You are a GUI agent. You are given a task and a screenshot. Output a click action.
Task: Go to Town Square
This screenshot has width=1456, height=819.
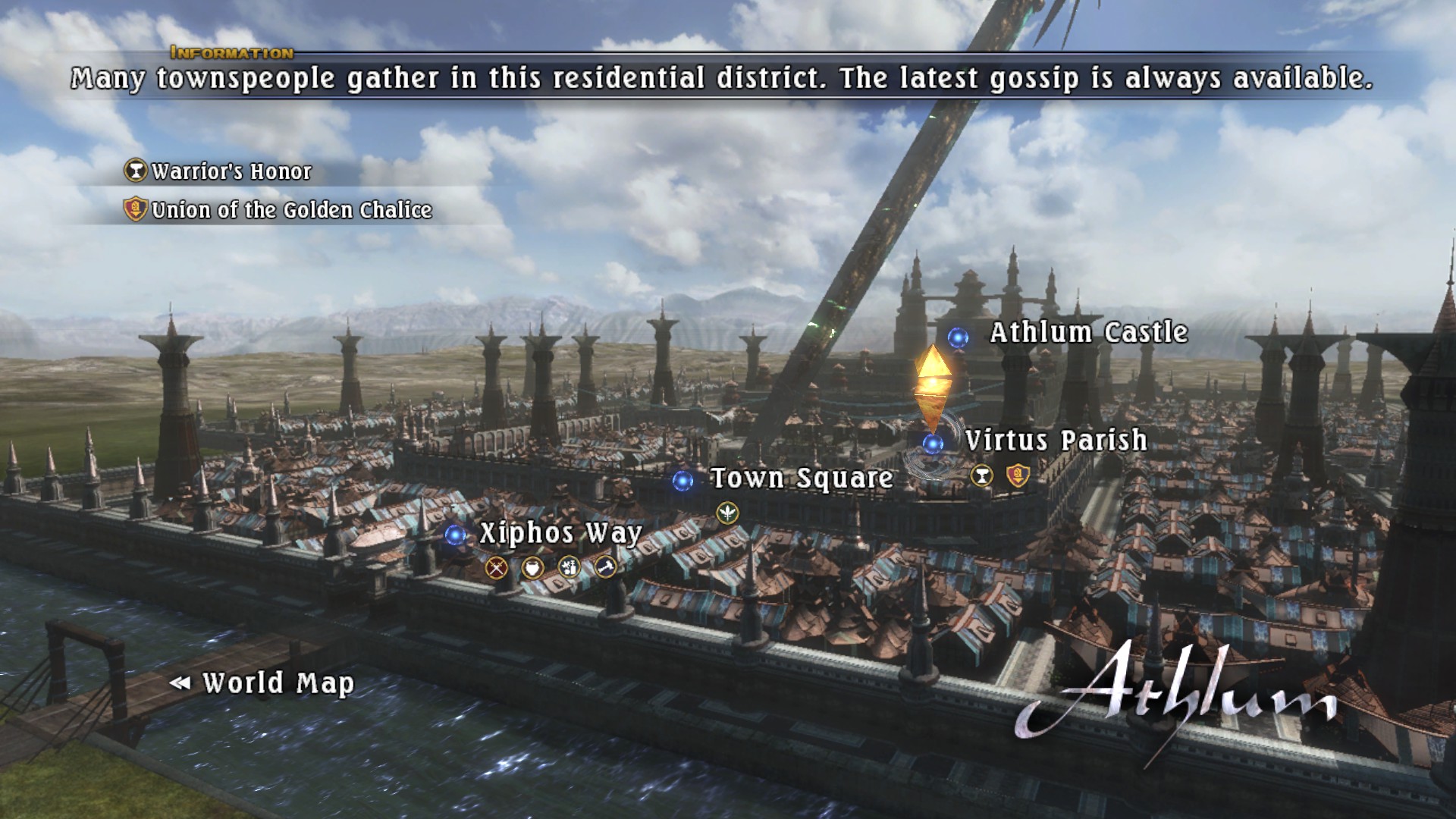802,479
